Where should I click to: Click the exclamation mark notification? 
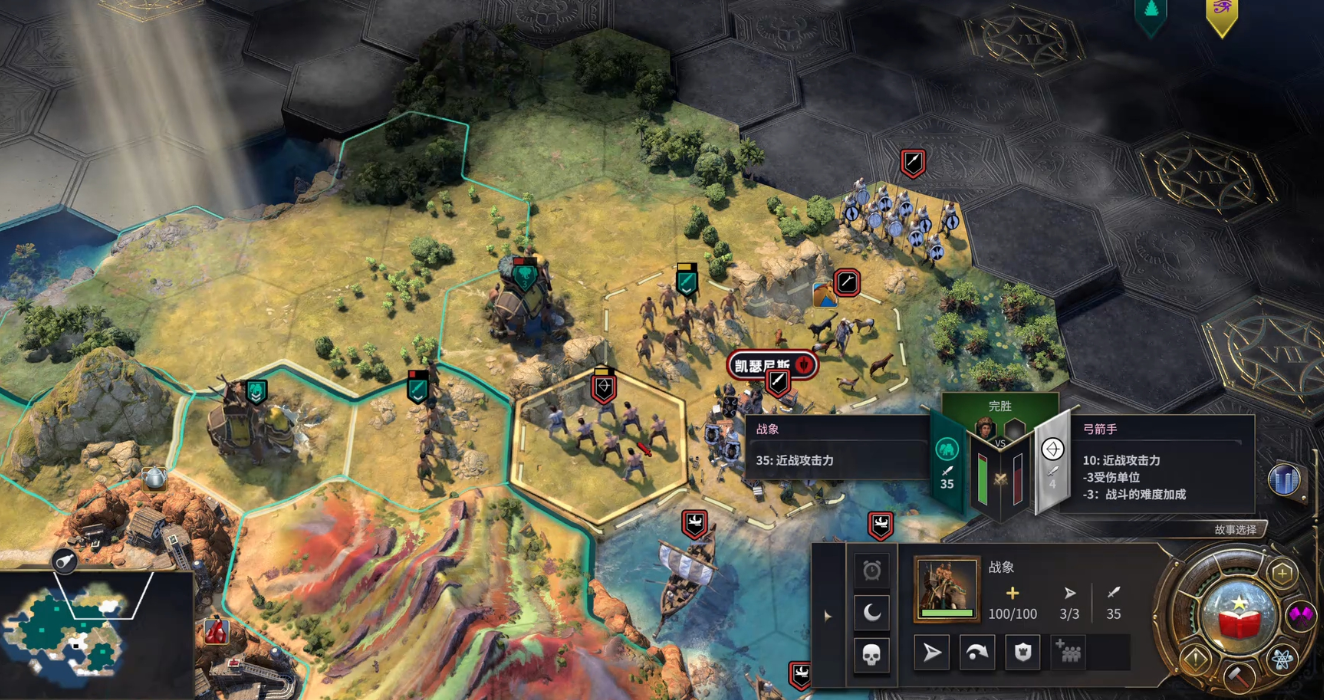[1194, 658]
